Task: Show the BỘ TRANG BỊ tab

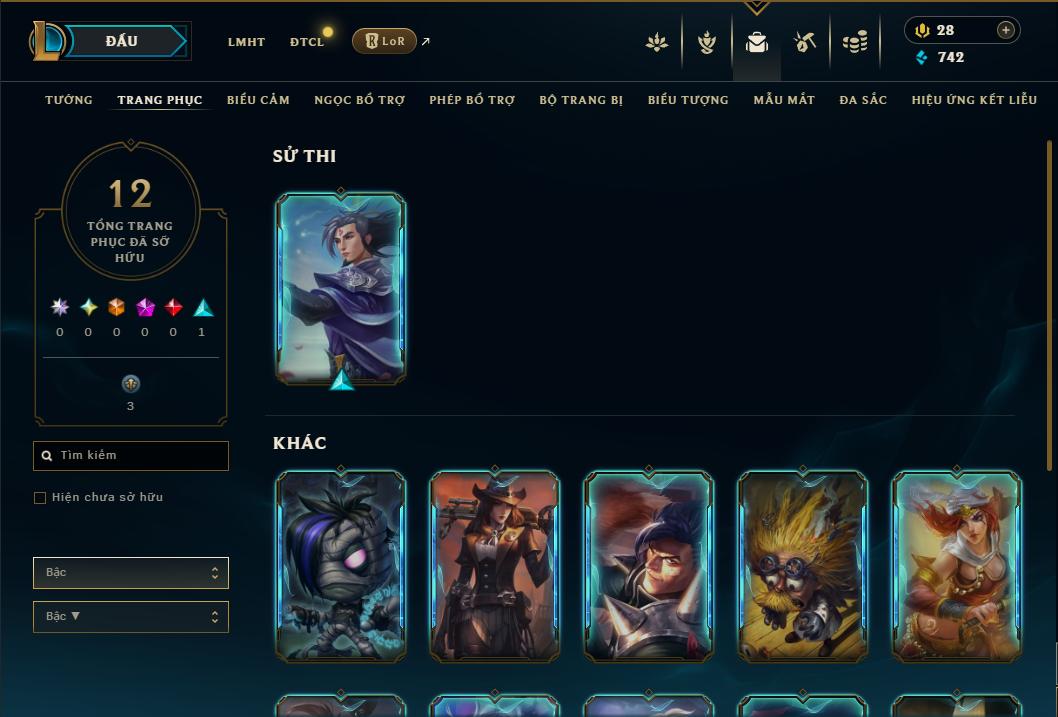Action: [581, 100]
